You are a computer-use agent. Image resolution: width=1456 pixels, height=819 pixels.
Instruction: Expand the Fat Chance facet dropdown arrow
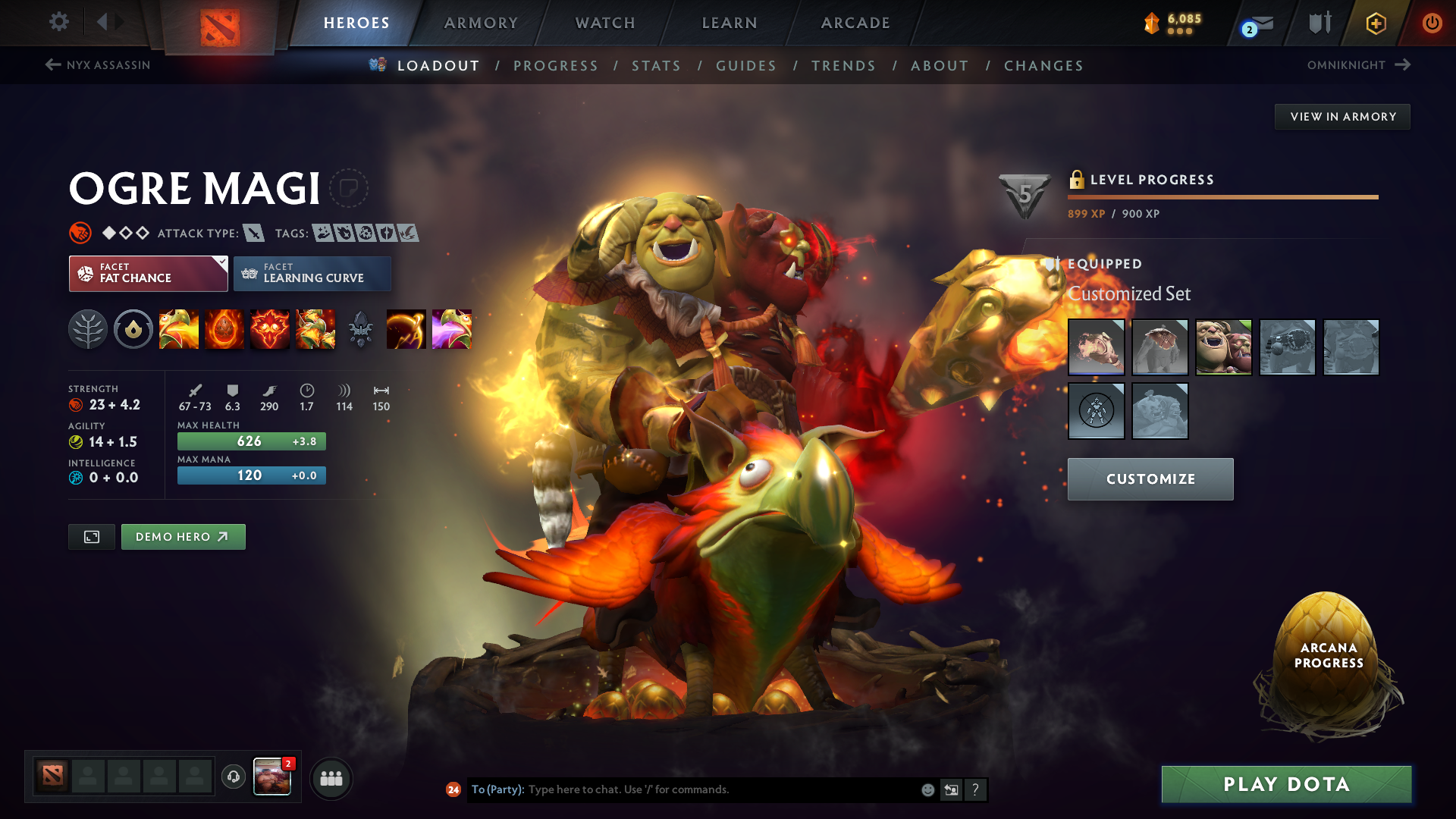(221, 263)
